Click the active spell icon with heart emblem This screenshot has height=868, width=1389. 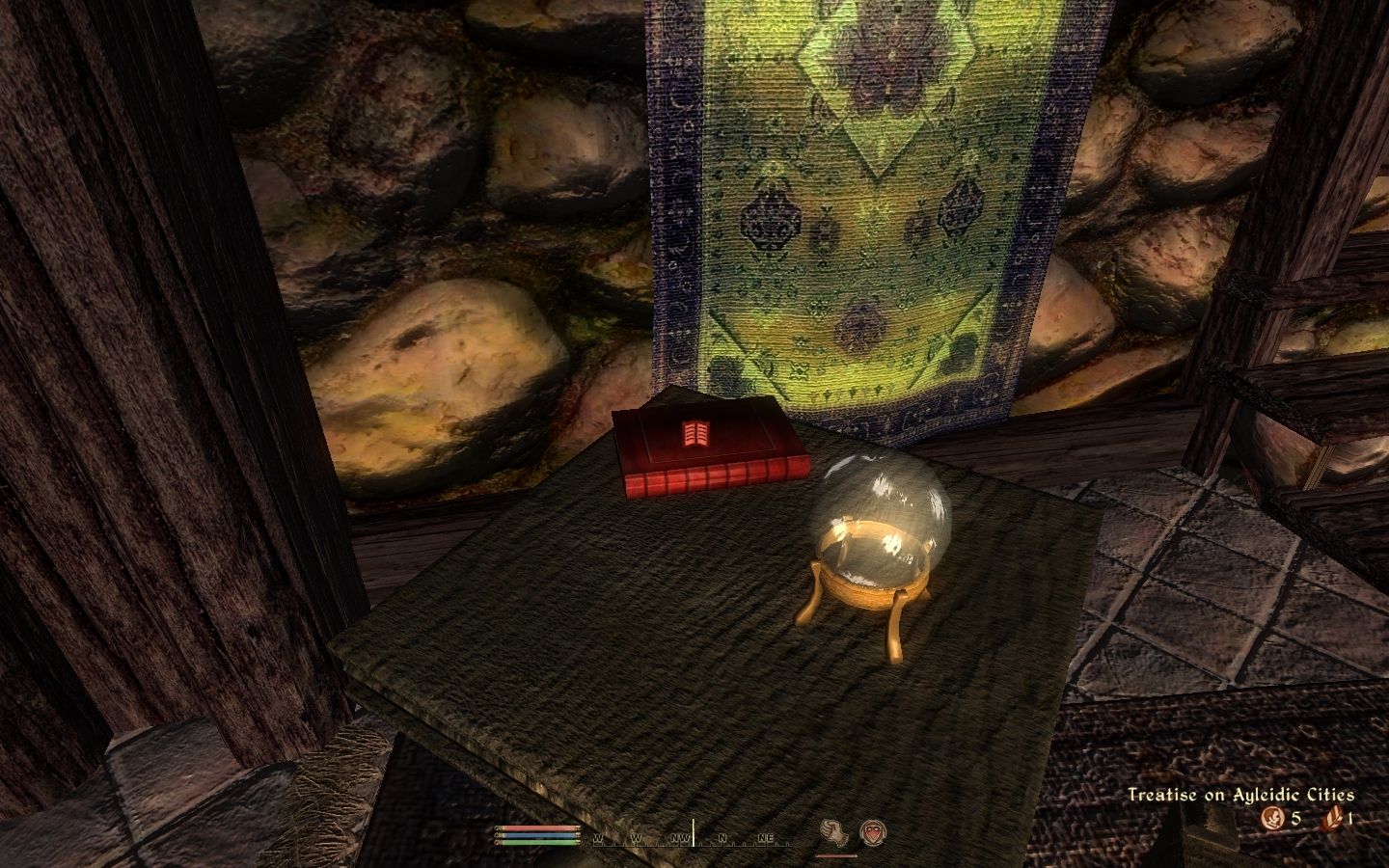click(874, 832)
